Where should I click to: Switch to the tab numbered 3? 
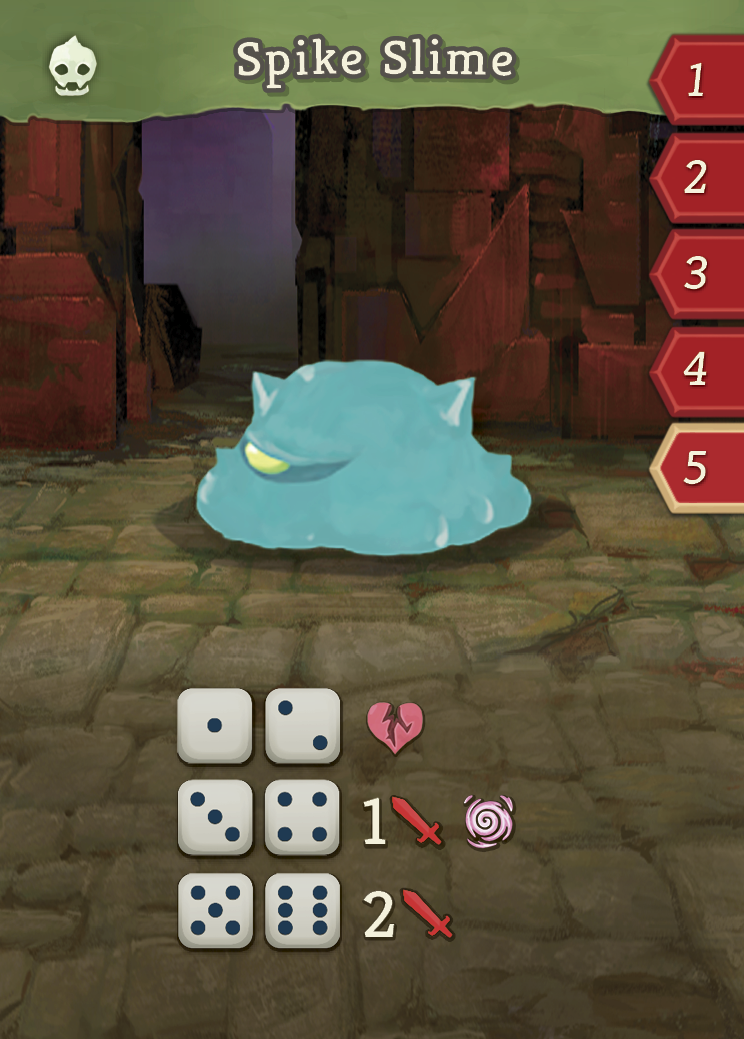698,273
